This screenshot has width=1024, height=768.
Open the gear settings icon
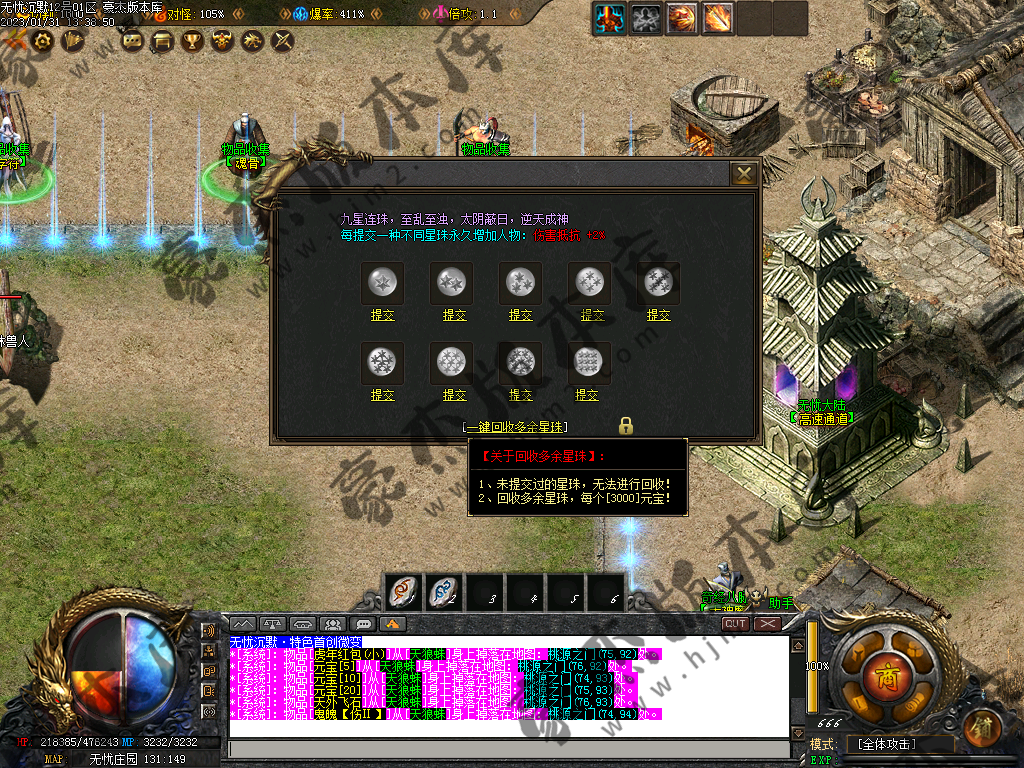(x=43, y=41)
